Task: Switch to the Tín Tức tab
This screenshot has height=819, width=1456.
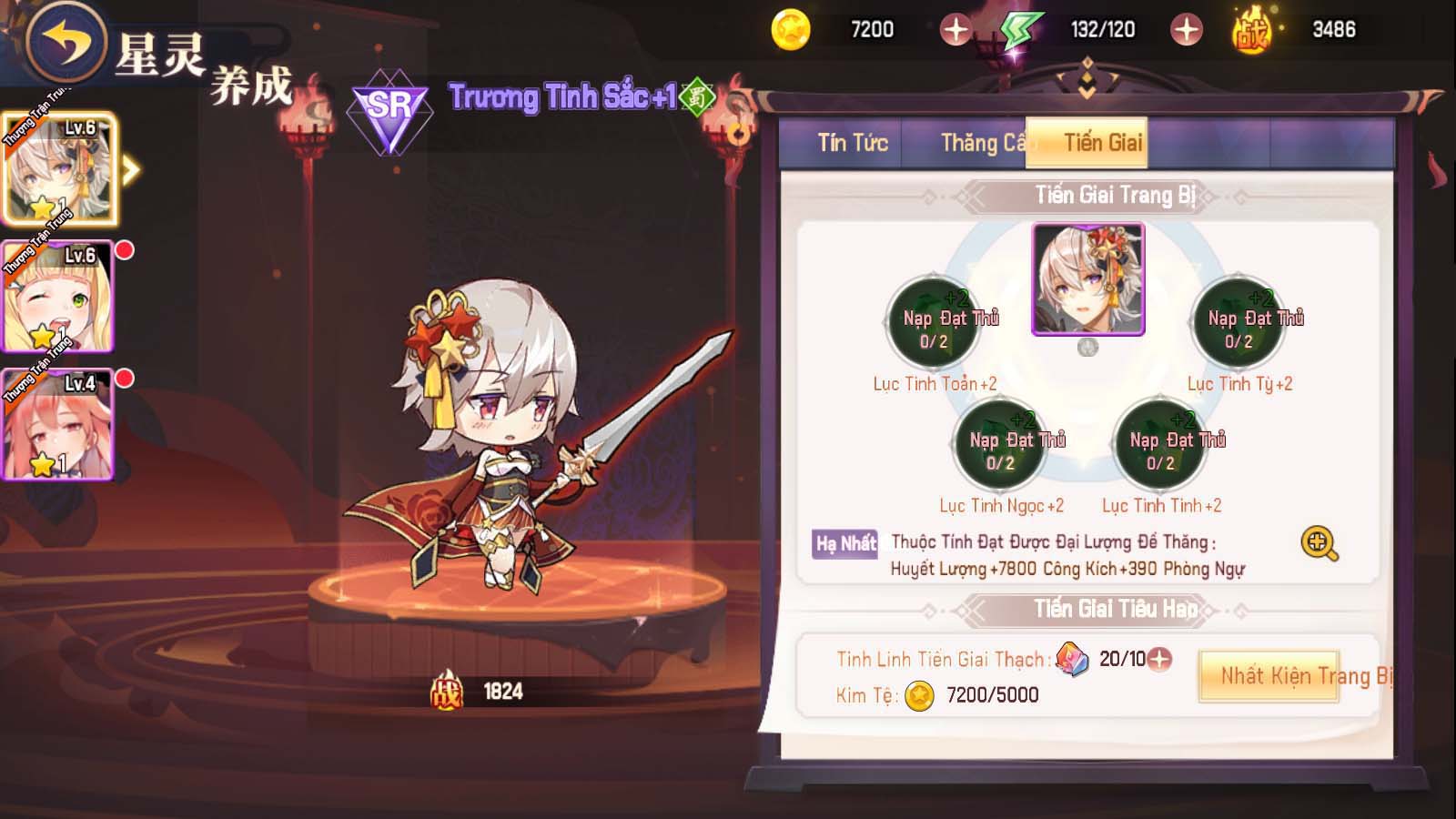Action: (852, 143)
